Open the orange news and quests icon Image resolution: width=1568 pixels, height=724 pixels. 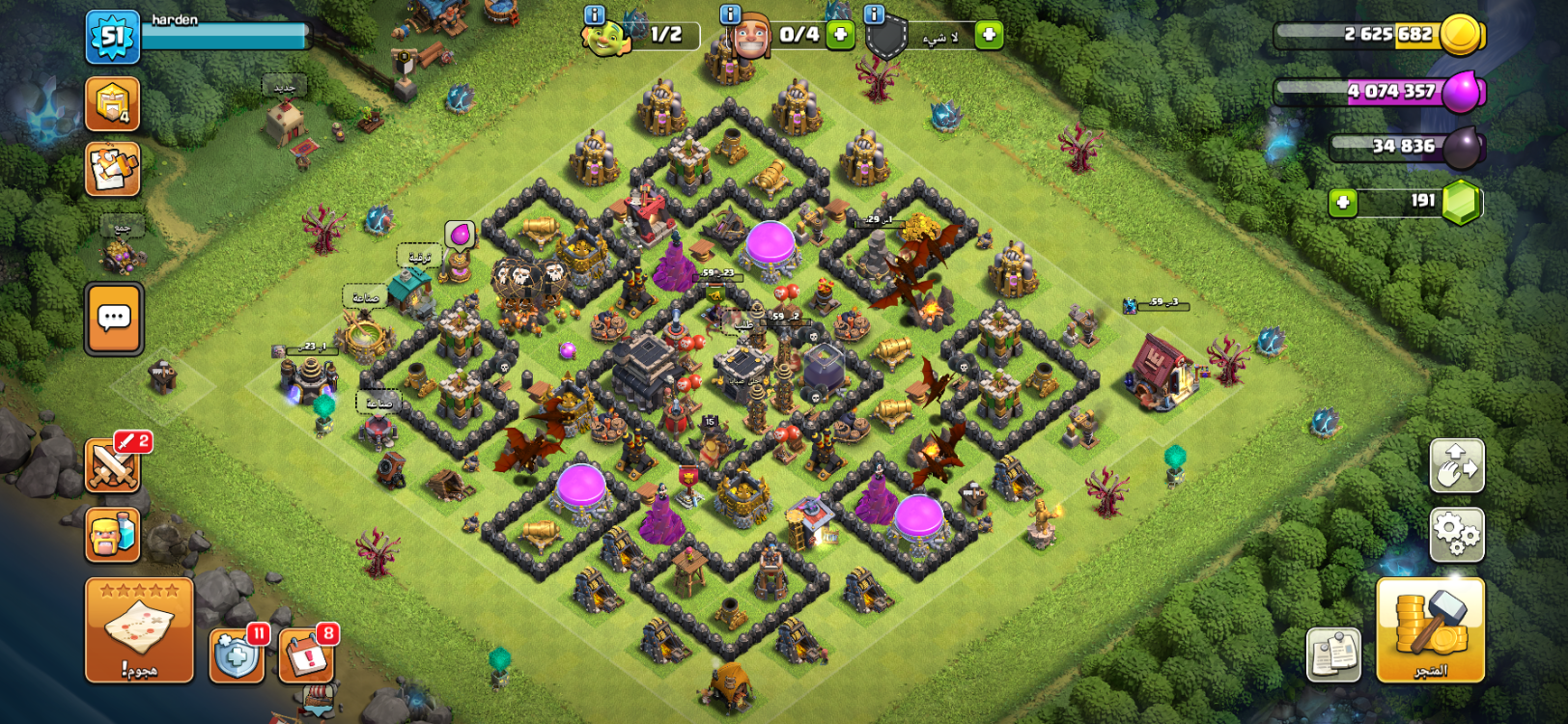(113, 169)
